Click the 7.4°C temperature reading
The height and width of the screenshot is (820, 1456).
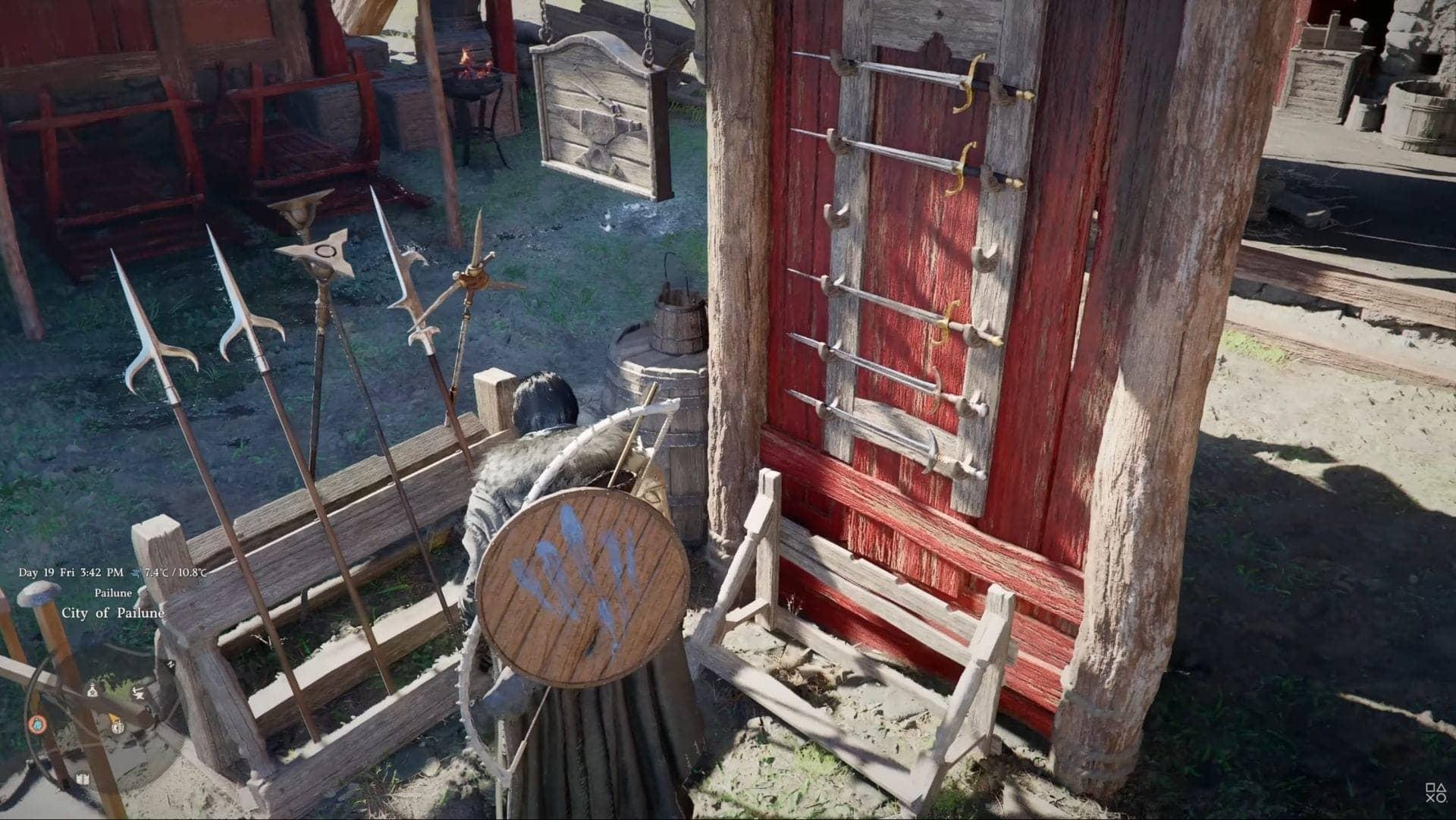click(x=155, y=573)
